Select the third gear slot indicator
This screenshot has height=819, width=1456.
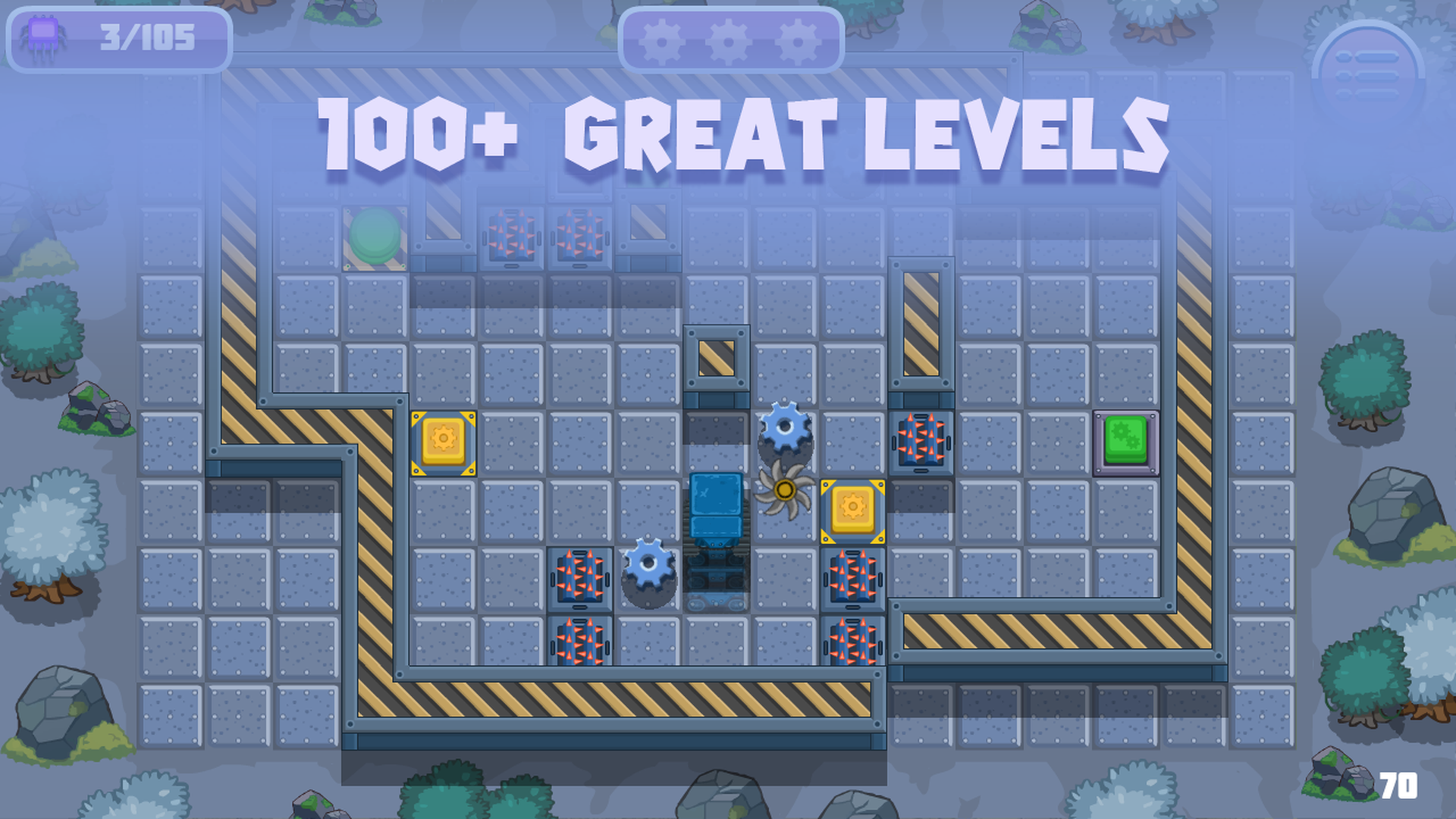[x=795, y=43]
